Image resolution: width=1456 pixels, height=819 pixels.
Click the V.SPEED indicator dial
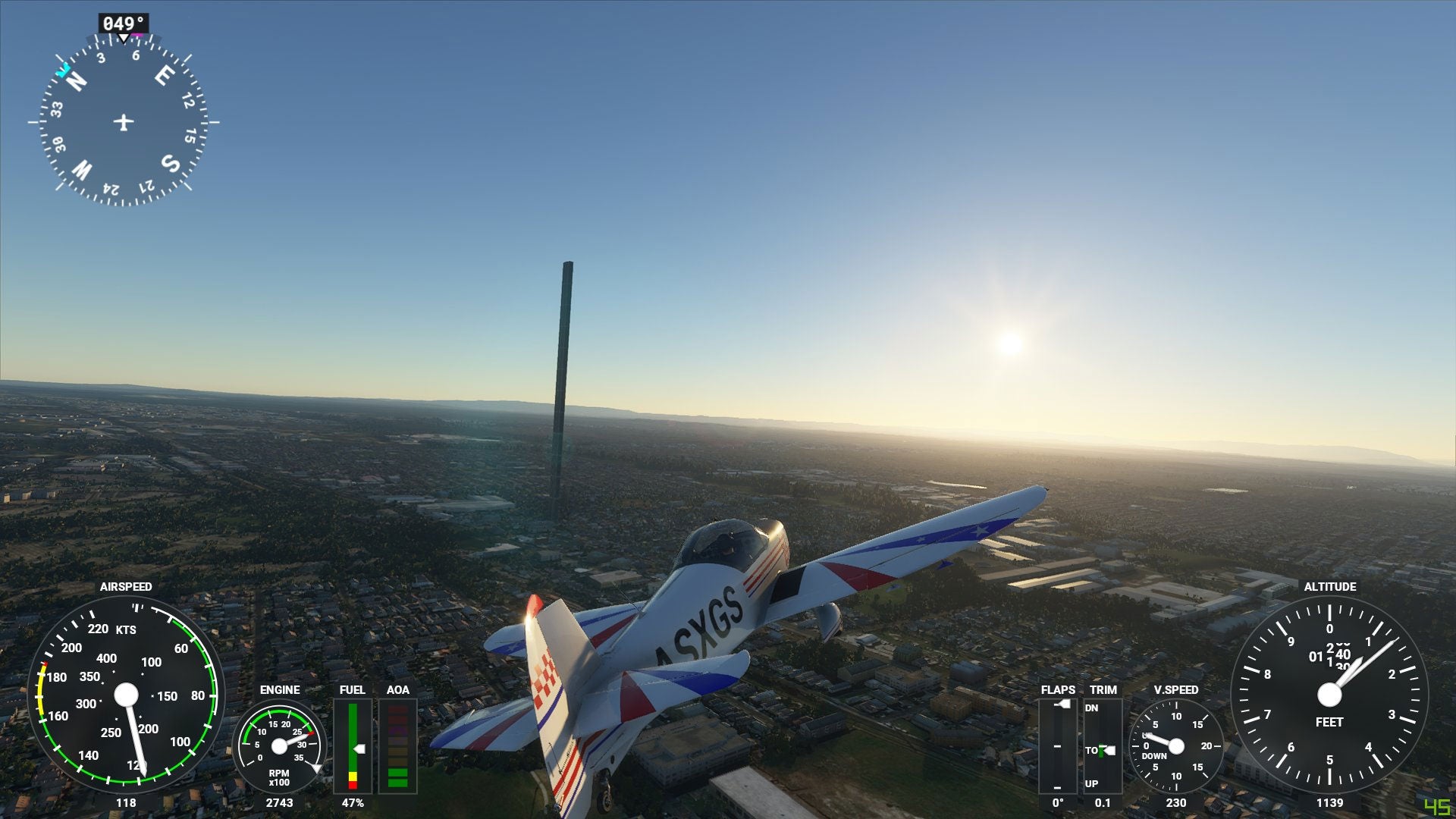(1176, 745)
